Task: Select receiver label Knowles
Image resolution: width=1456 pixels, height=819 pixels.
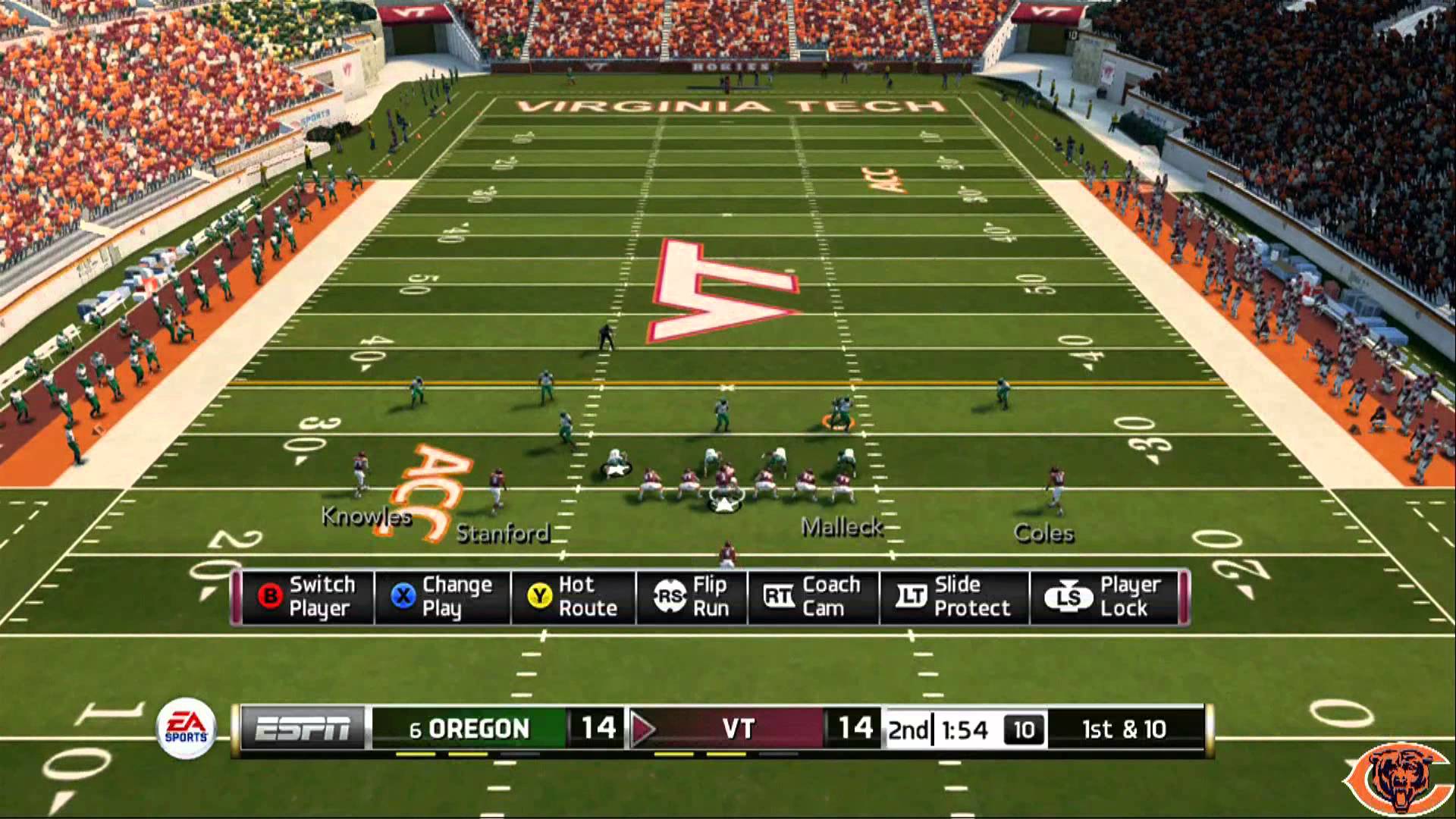Action: [x=366, y=517]
